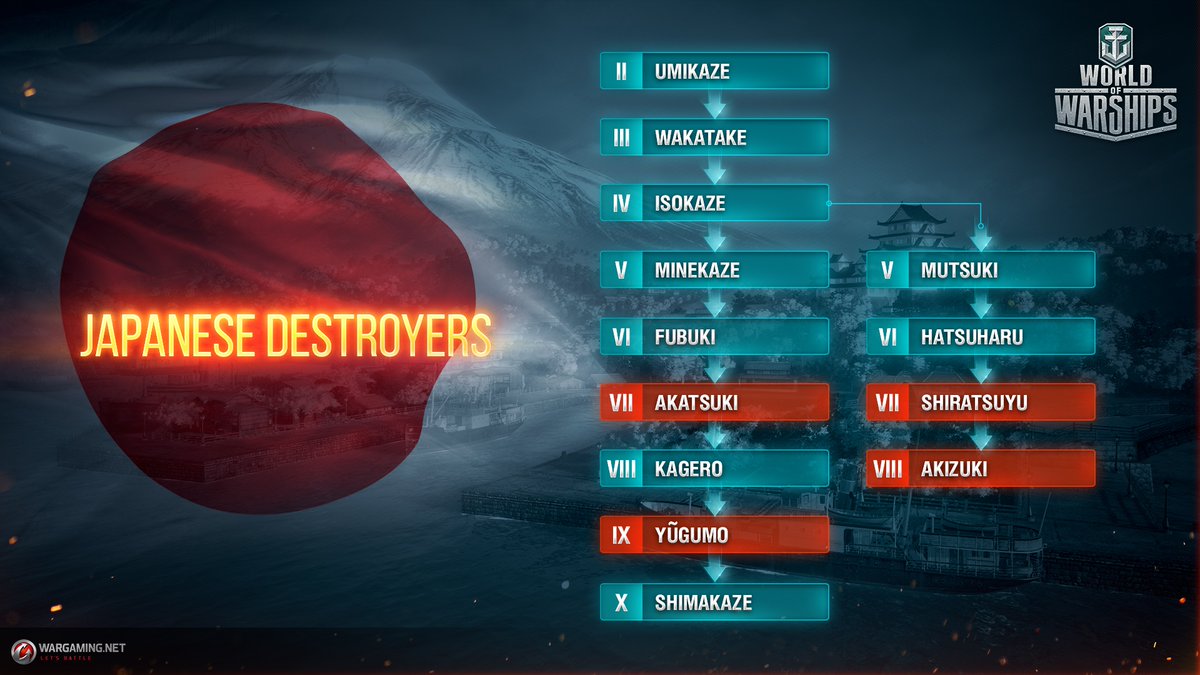Select the tier VIII Akizuki destroyer
The image size is (1200, 675).
[x=981, y=468]
